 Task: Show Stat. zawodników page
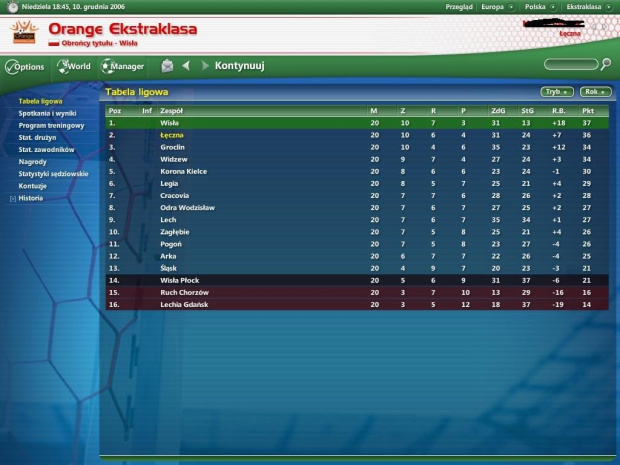(44, 149)
